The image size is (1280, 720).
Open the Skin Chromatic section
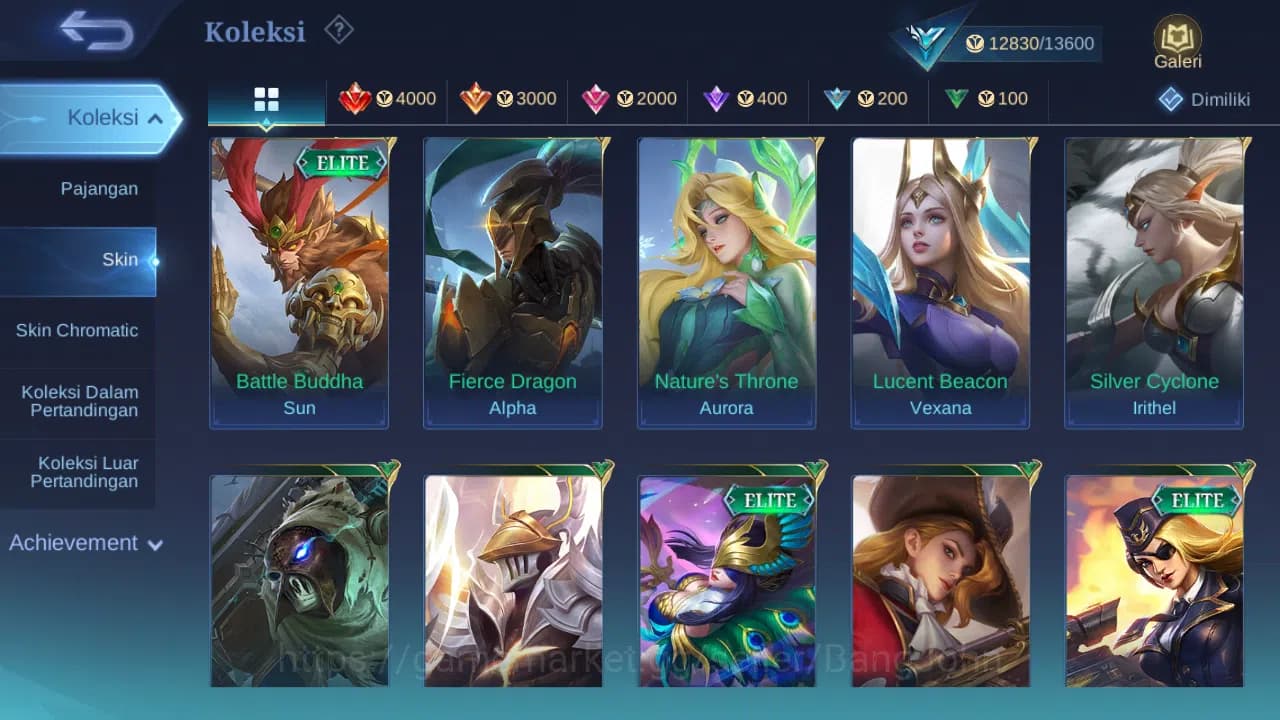click(x=80, y=330)
